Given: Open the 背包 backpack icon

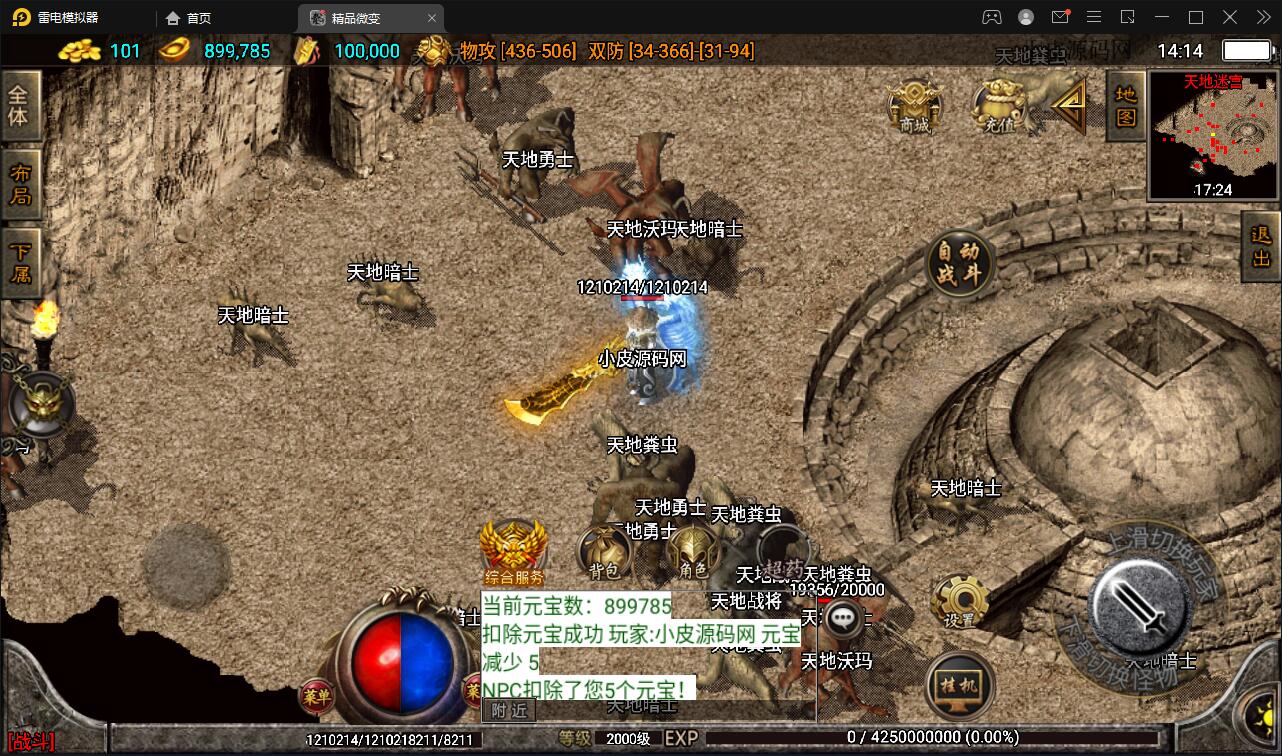Looking at the screenshot, I should click(x=604, y=551).
